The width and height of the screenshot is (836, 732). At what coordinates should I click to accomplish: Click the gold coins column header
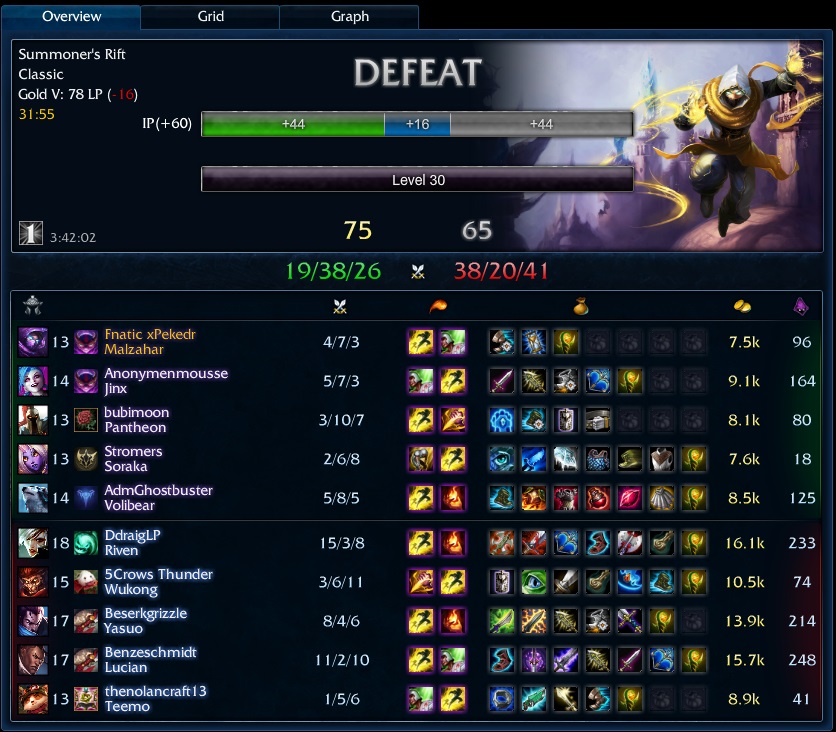point(742,307)
